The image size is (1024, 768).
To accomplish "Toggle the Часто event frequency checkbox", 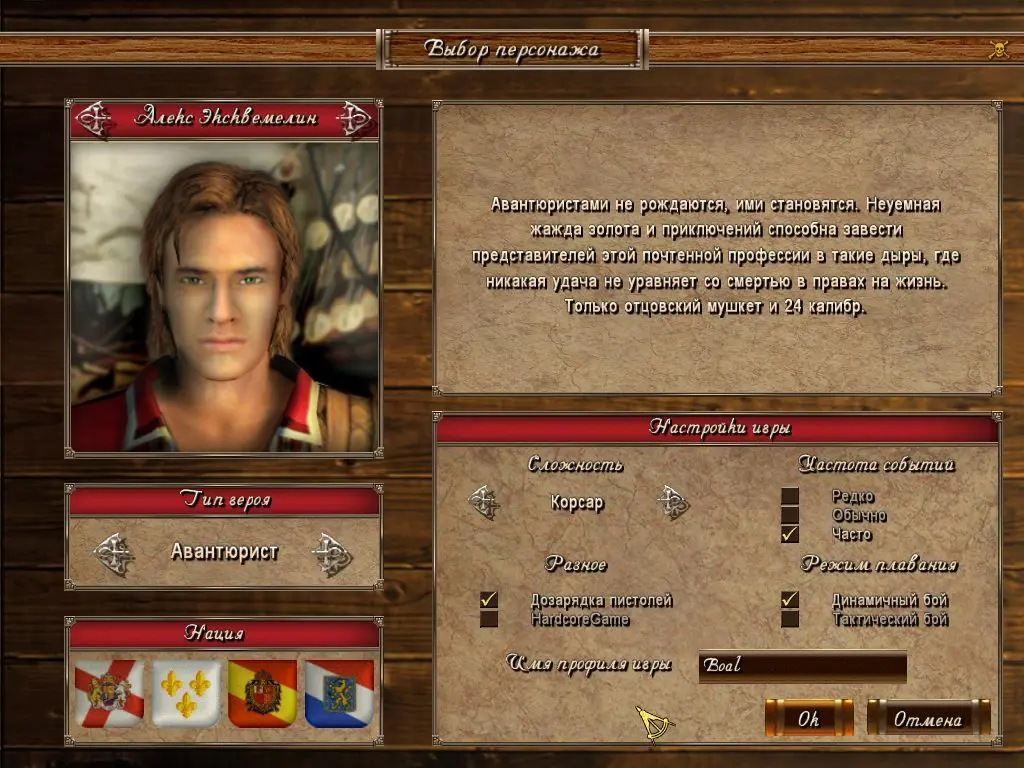I will pos(790,534).
